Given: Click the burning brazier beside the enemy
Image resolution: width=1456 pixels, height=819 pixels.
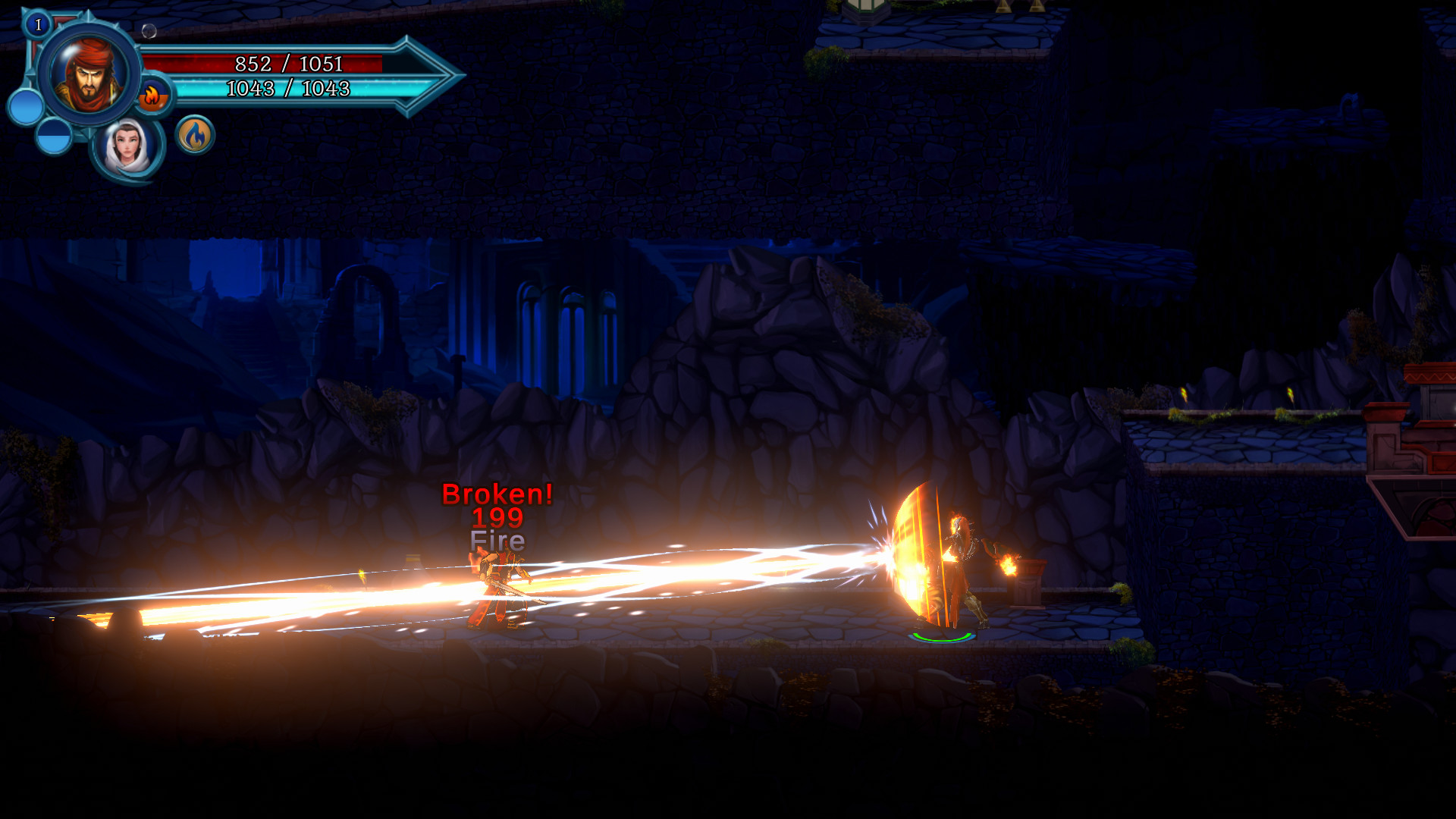Looking at the screenshot, I should click(1025, 576).
